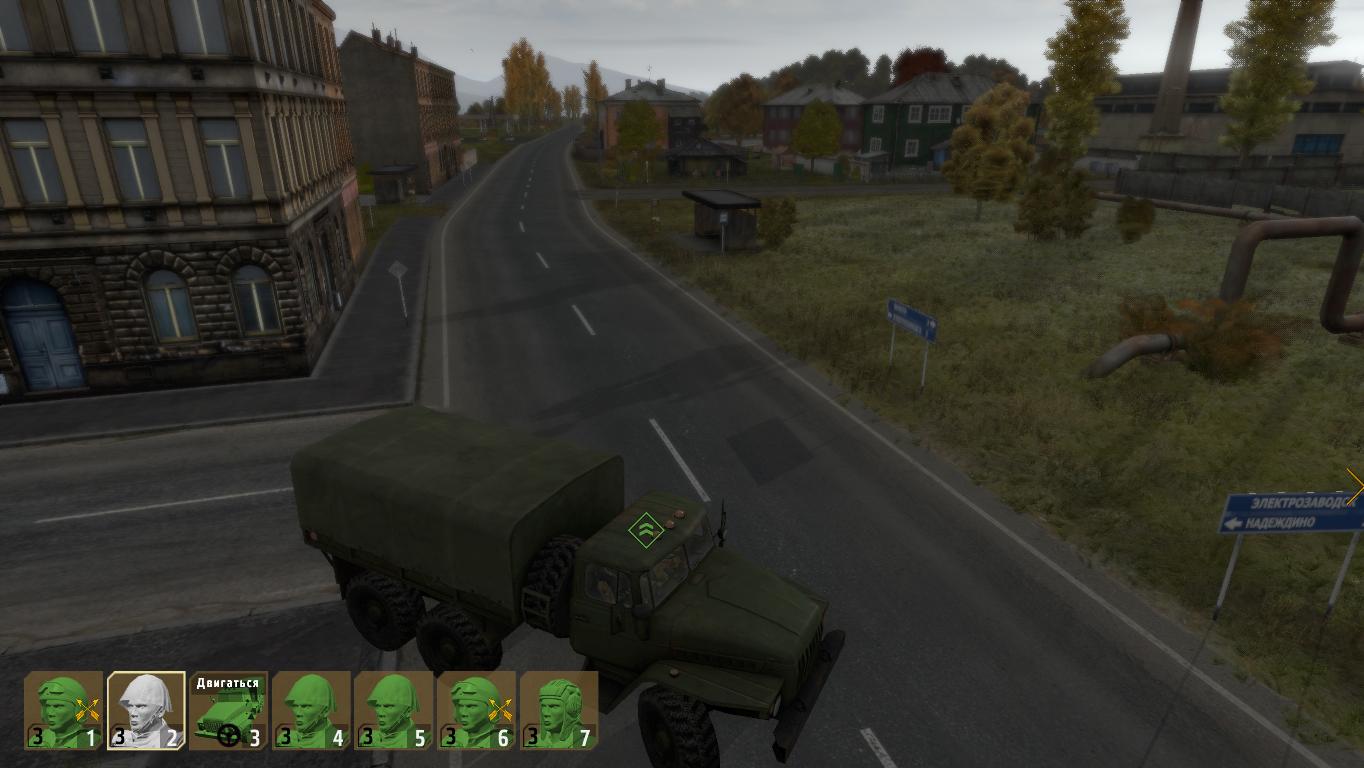
Task: Select squad member number 5
Action: click(394, 710)
